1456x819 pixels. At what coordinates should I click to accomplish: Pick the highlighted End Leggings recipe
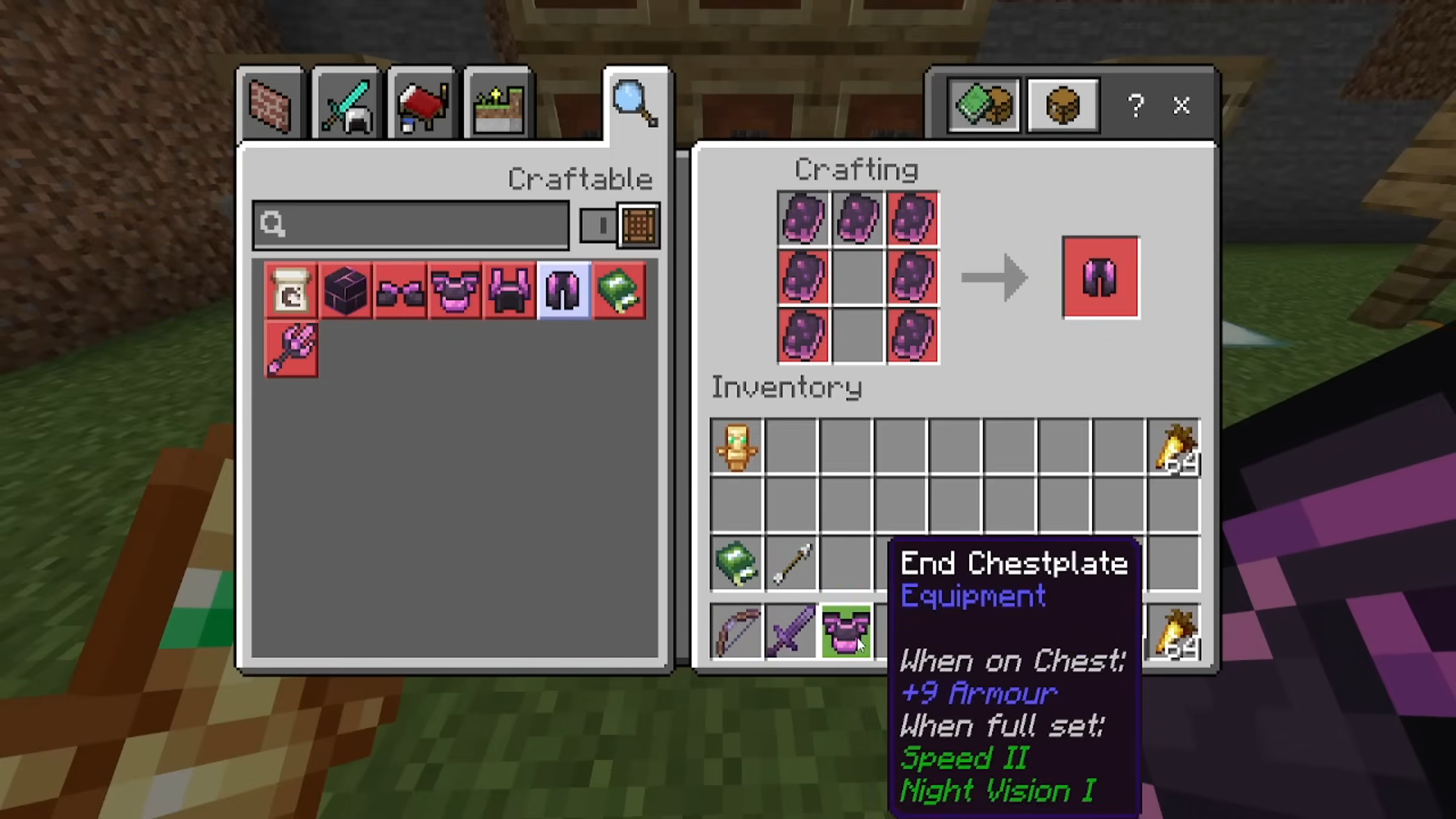point(563,291)
